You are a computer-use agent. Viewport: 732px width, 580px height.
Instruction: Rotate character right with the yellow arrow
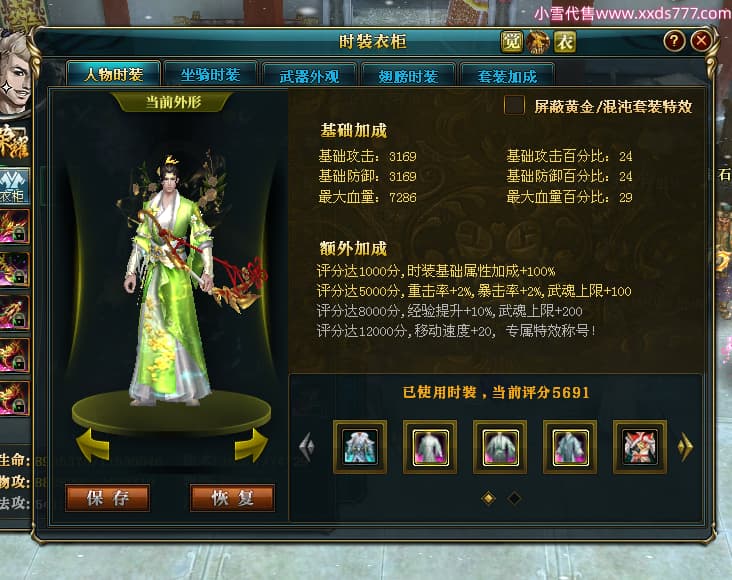251,446
